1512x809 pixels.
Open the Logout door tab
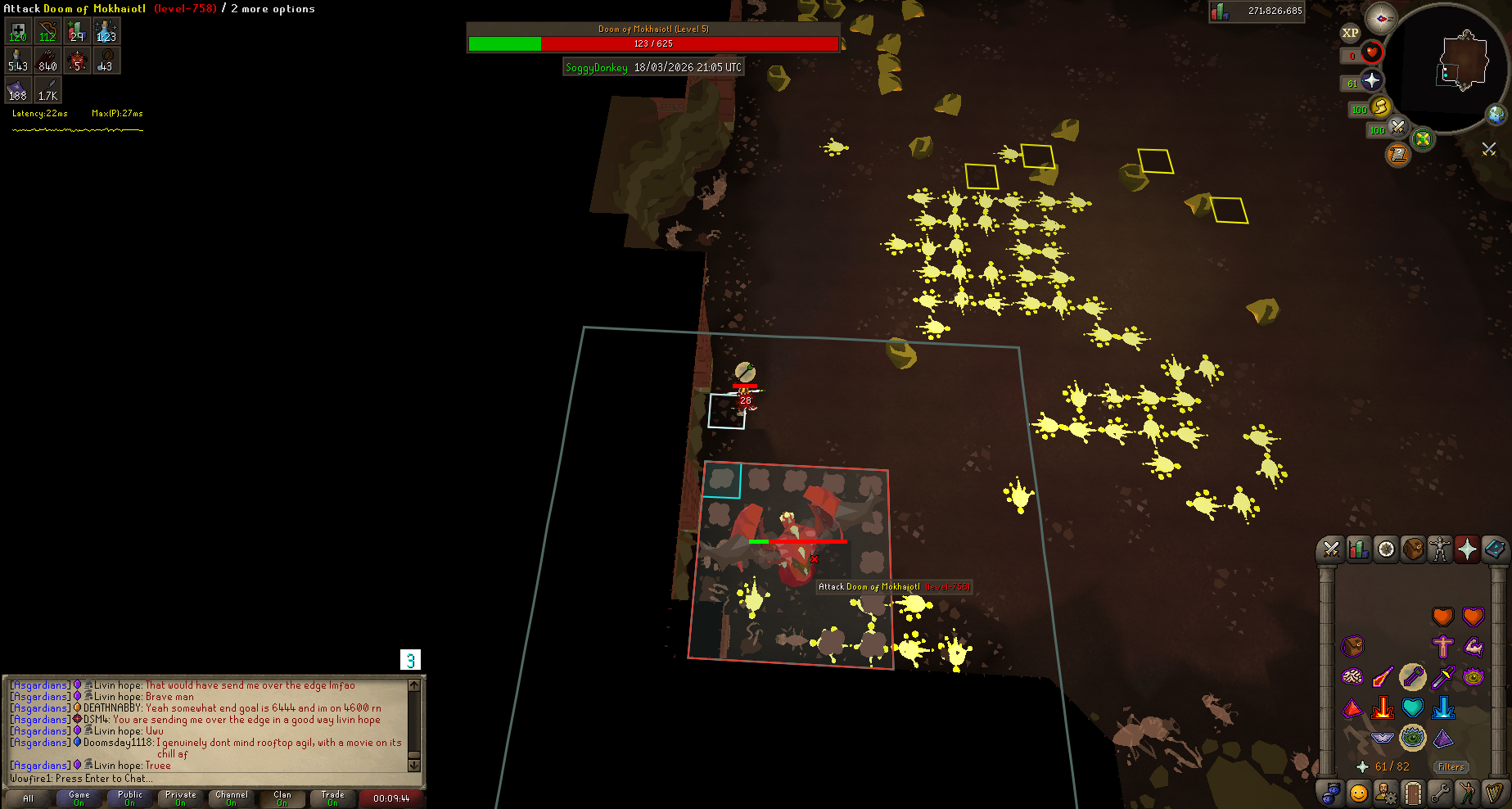click(1413, 793)
